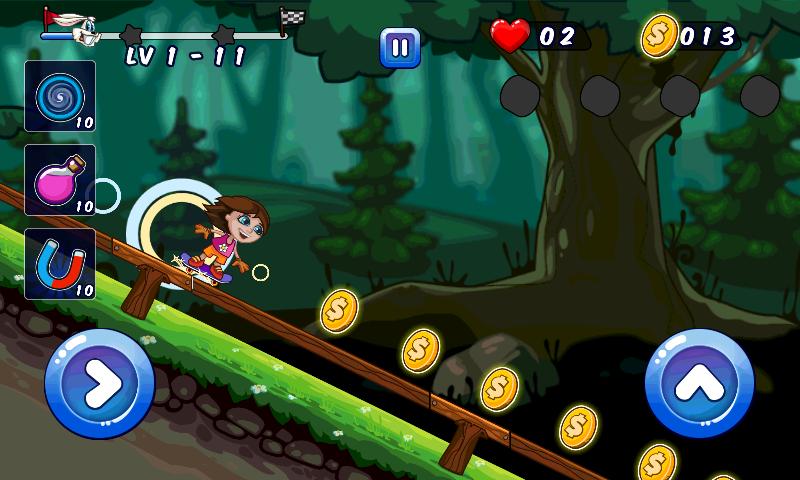Activate the coin magnet power-up
800x480 pixels.
coord(60,263)
